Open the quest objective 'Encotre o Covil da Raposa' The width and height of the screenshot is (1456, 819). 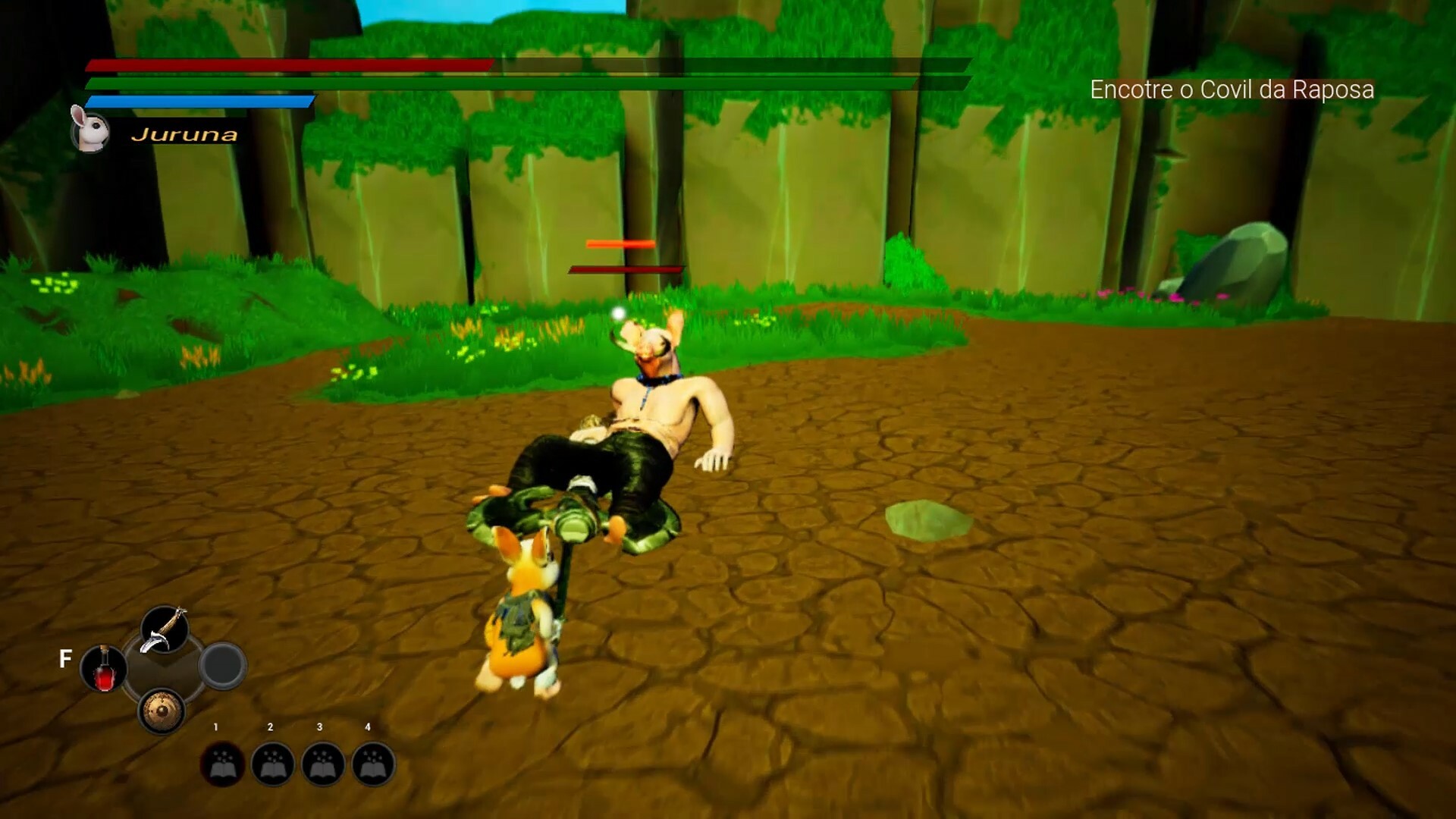[x=1232, y=89]
